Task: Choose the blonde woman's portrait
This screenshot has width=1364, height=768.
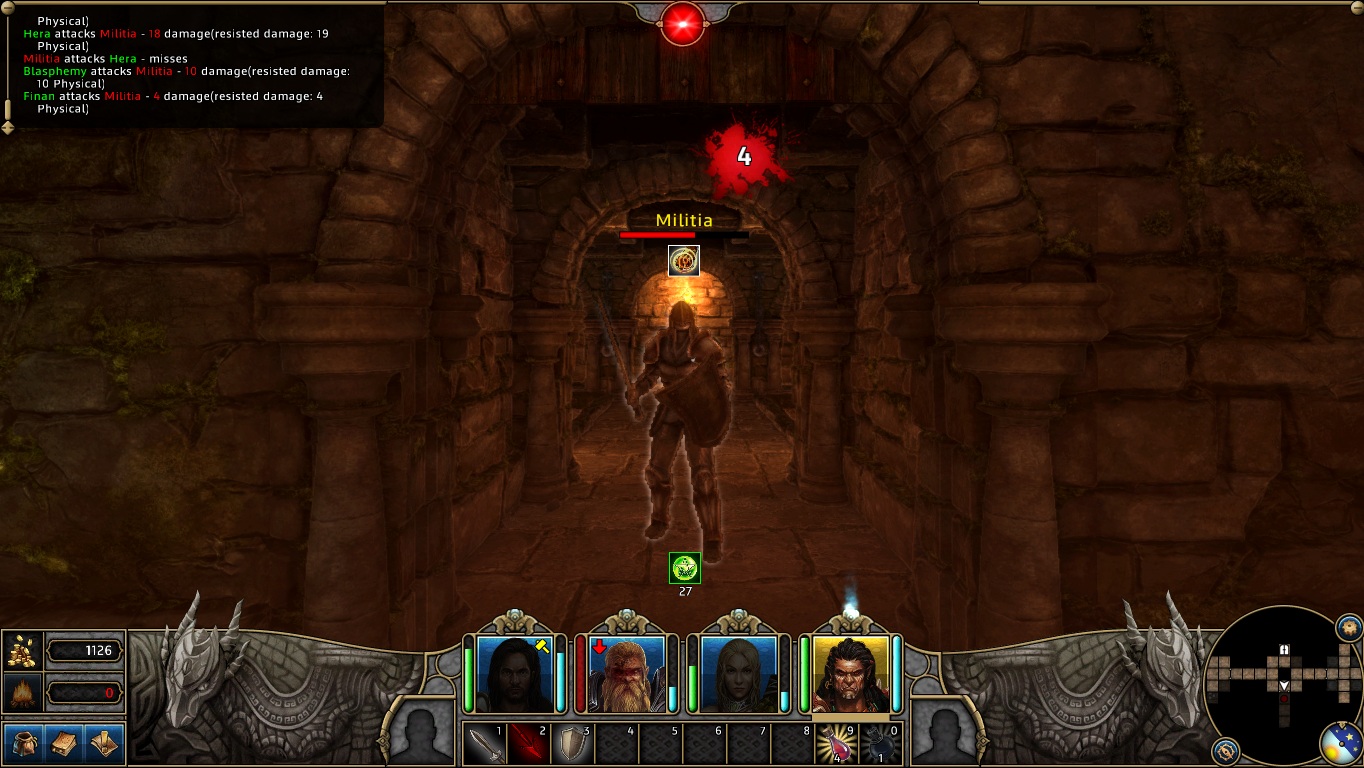Action: [x=739, y=673]
